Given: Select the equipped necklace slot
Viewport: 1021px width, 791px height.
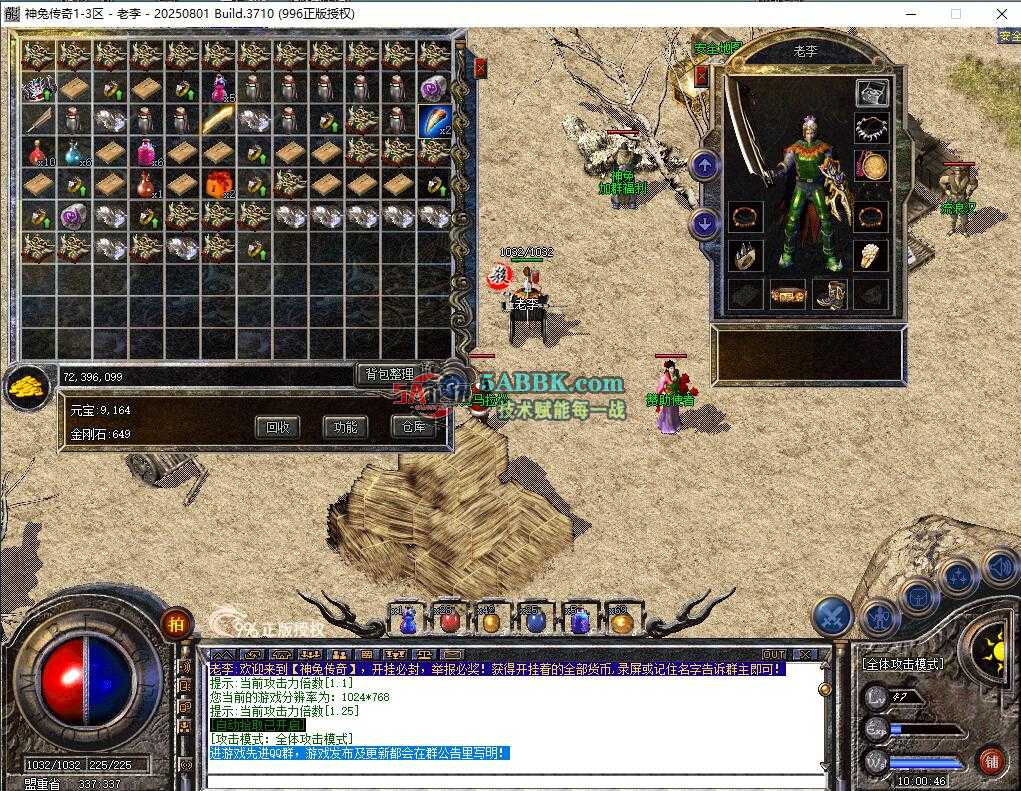Looking at the screenshot, I should 872,127.
